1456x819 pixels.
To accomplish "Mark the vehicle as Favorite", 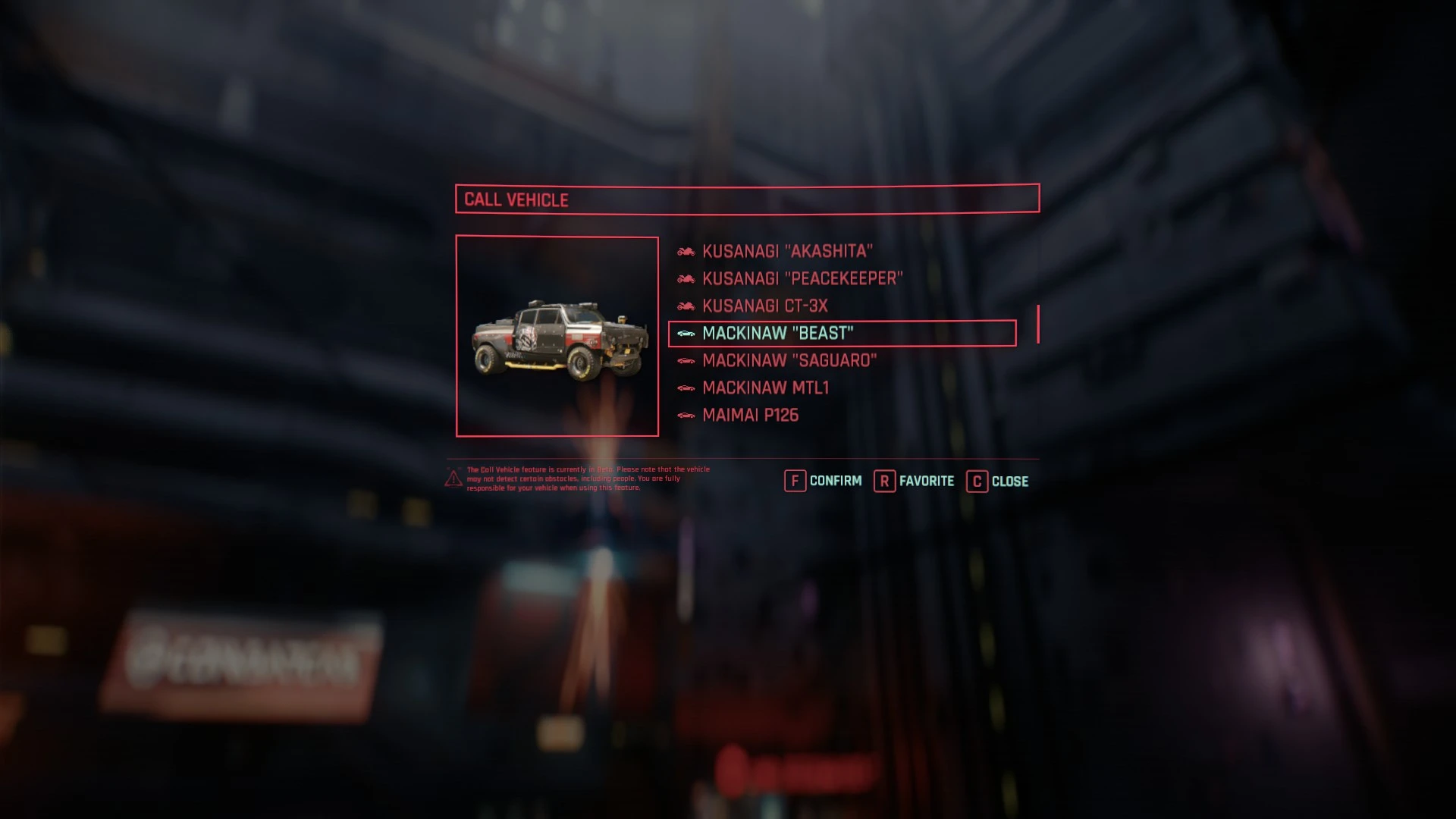I will [x=915, y=481].
